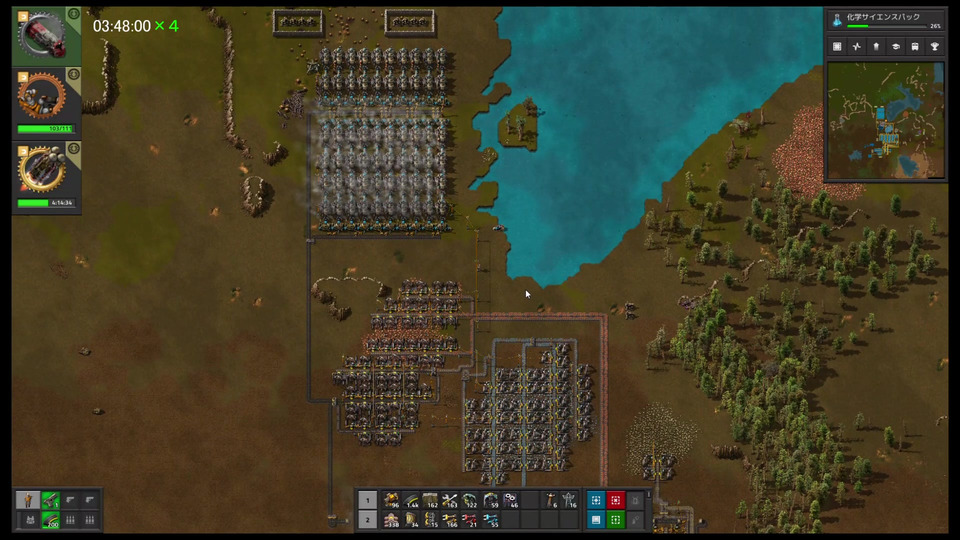Open the production statistics graph button
The image size is (960, 540).
click(x=856, y=46)
